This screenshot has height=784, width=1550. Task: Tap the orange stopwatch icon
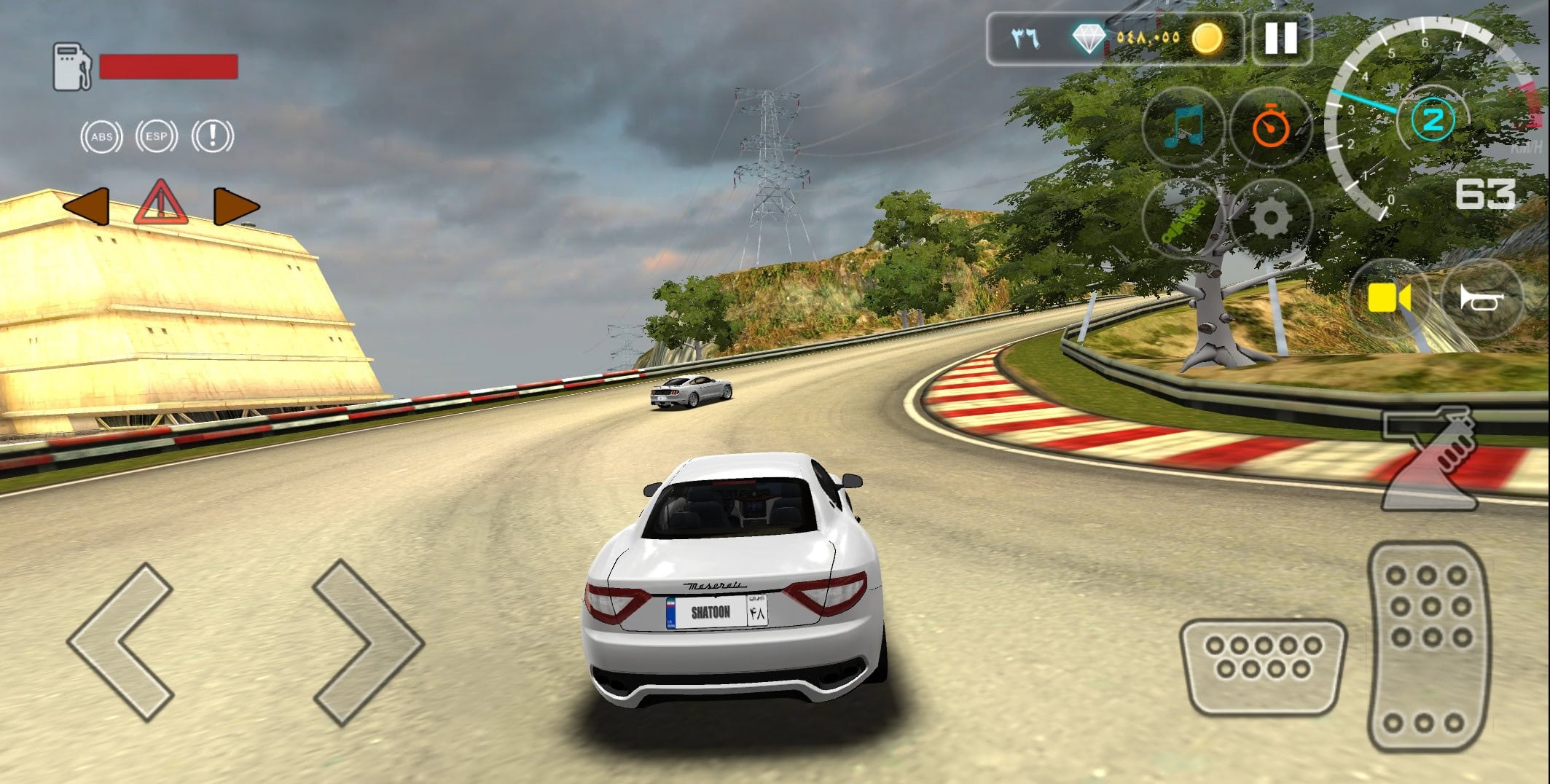(x=1271, y=127)
